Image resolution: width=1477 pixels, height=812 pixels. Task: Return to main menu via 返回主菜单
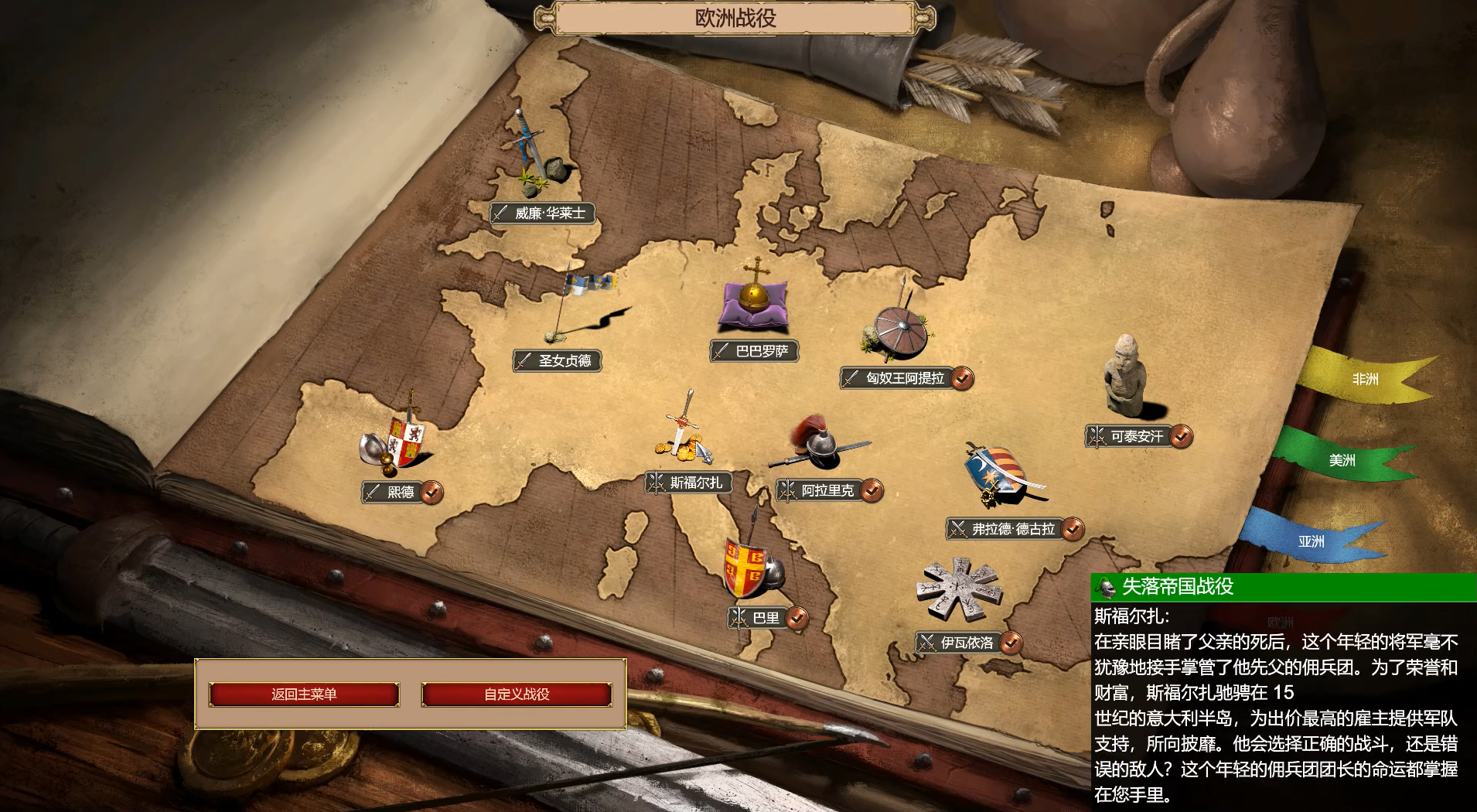click(x=304, y=694)
